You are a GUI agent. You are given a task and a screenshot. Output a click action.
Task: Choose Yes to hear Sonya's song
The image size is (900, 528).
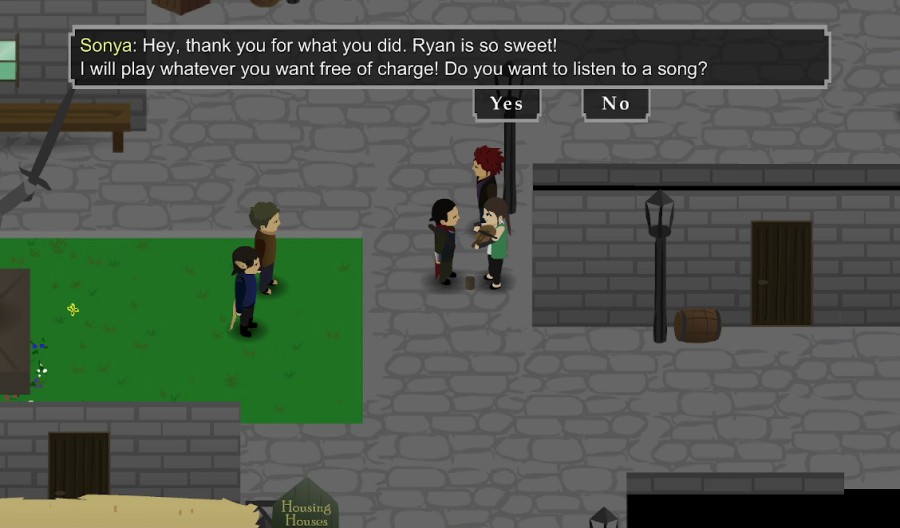(x=506, y=104)
